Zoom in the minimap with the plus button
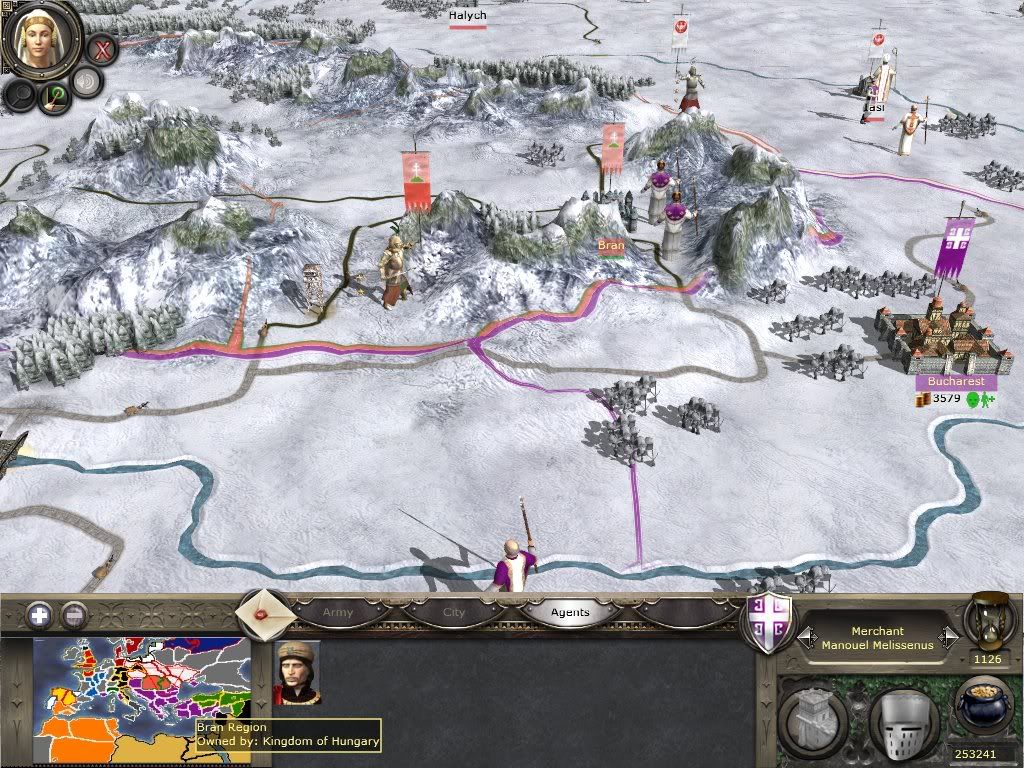The image size is (1024, 768). [40, 614]
